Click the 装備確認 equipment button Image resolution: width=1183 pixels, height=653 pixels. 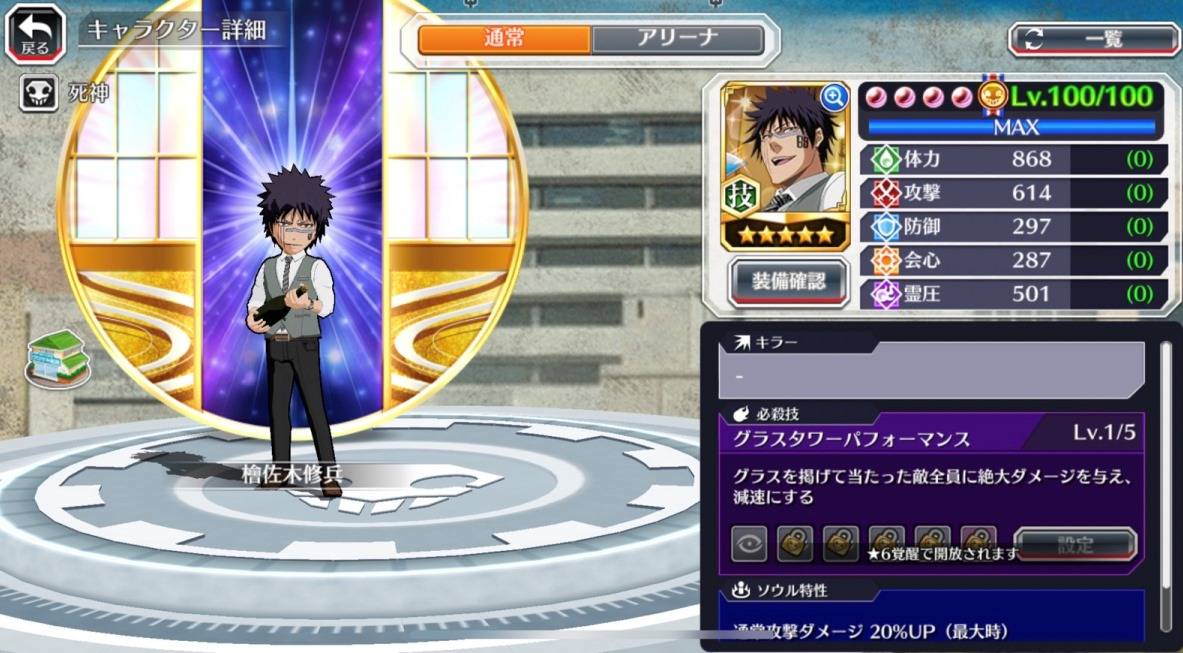[x=789, y=282]
